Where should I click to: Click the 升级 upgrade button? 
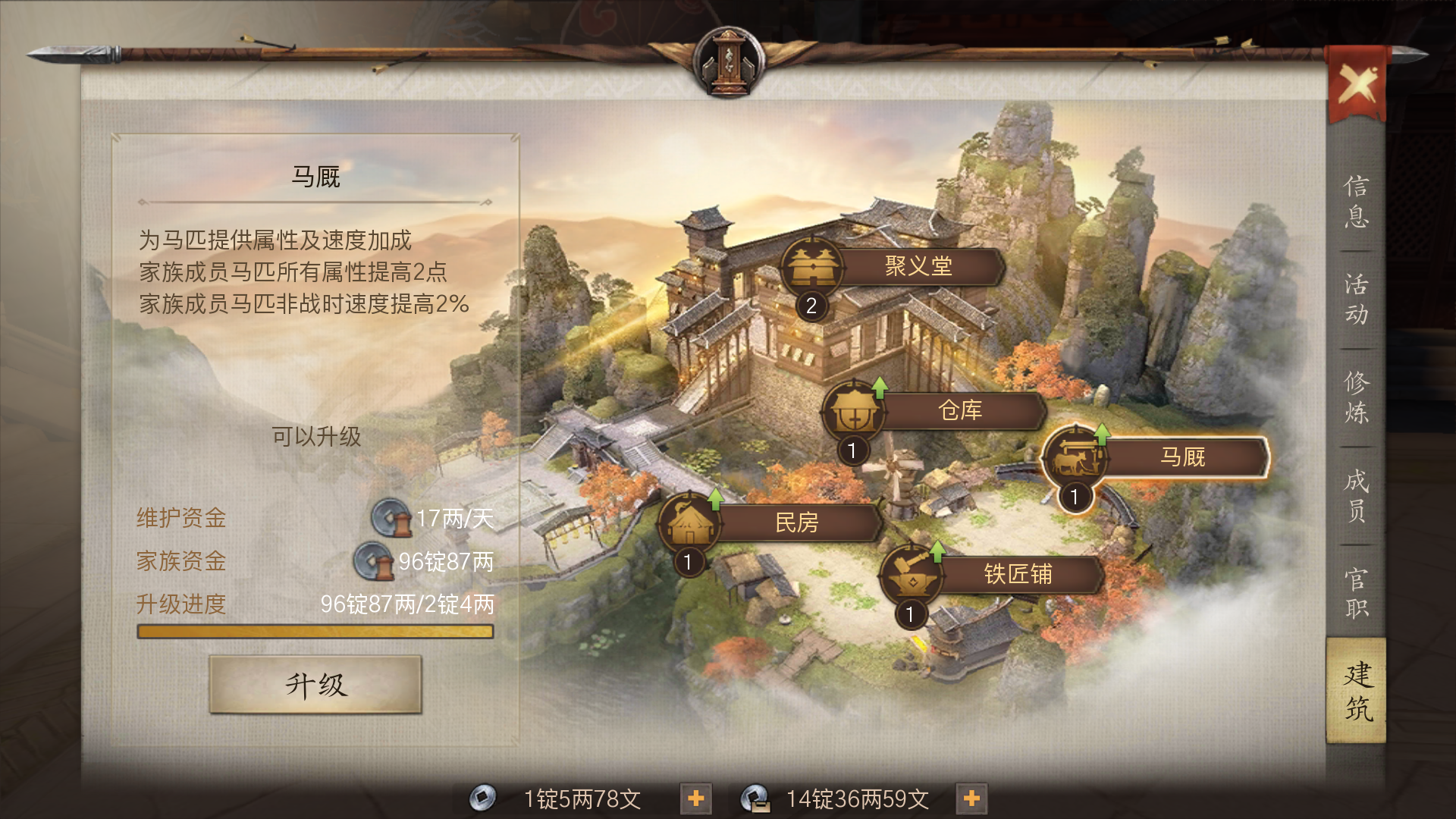(315, 685)
